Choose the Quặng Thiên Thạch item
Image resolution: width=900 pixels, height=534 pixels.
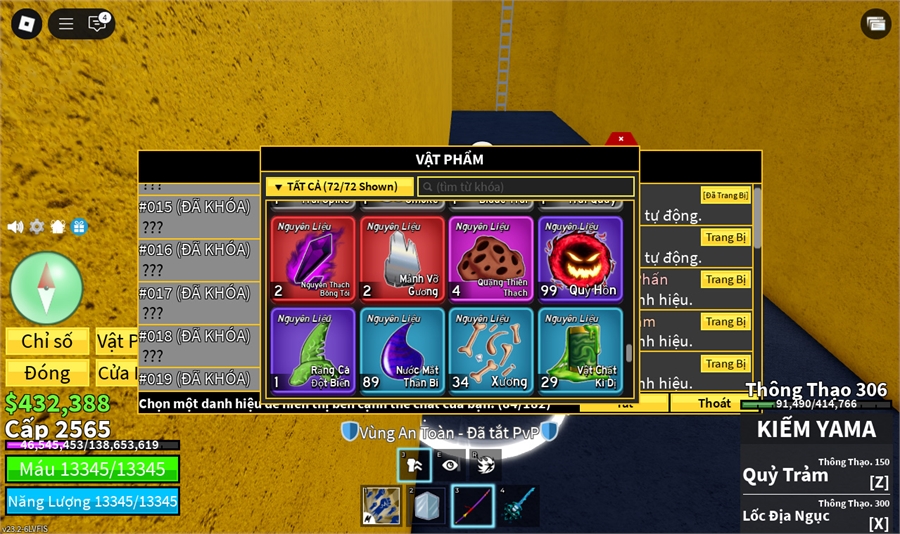coord(490,259)
